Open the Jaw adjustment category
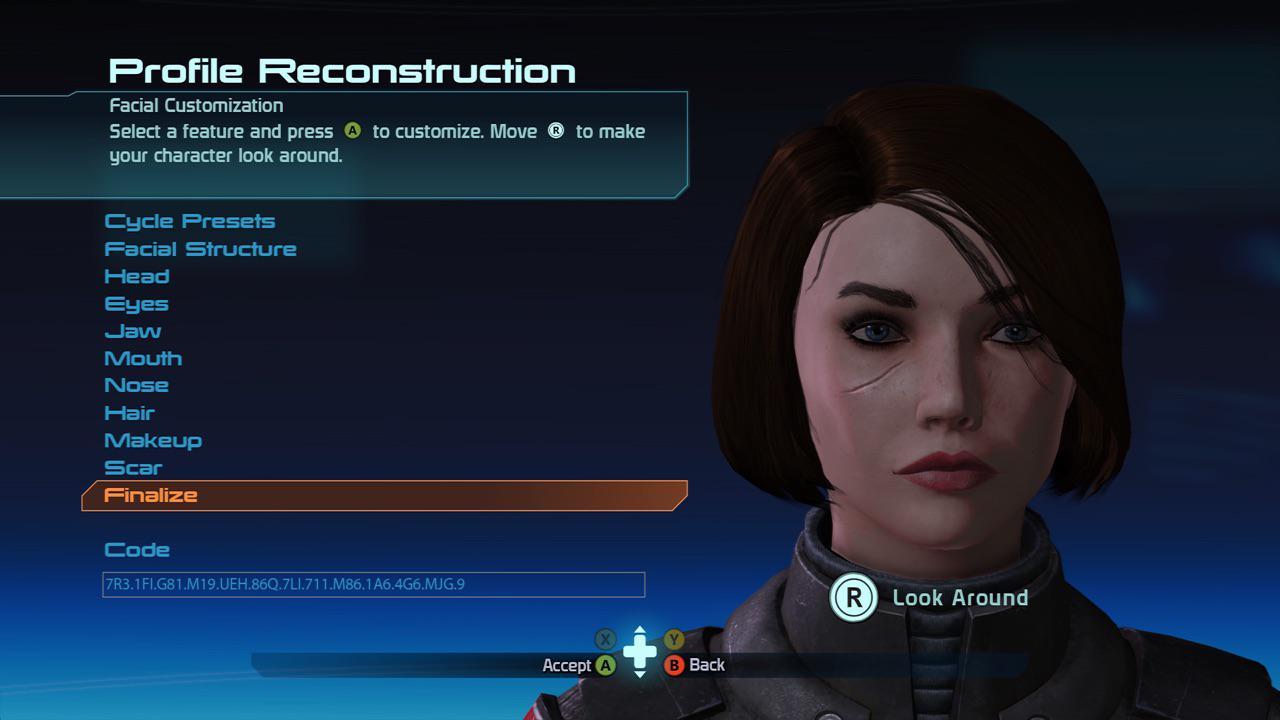The image size is (1280, 720). (x=132, y=330)
